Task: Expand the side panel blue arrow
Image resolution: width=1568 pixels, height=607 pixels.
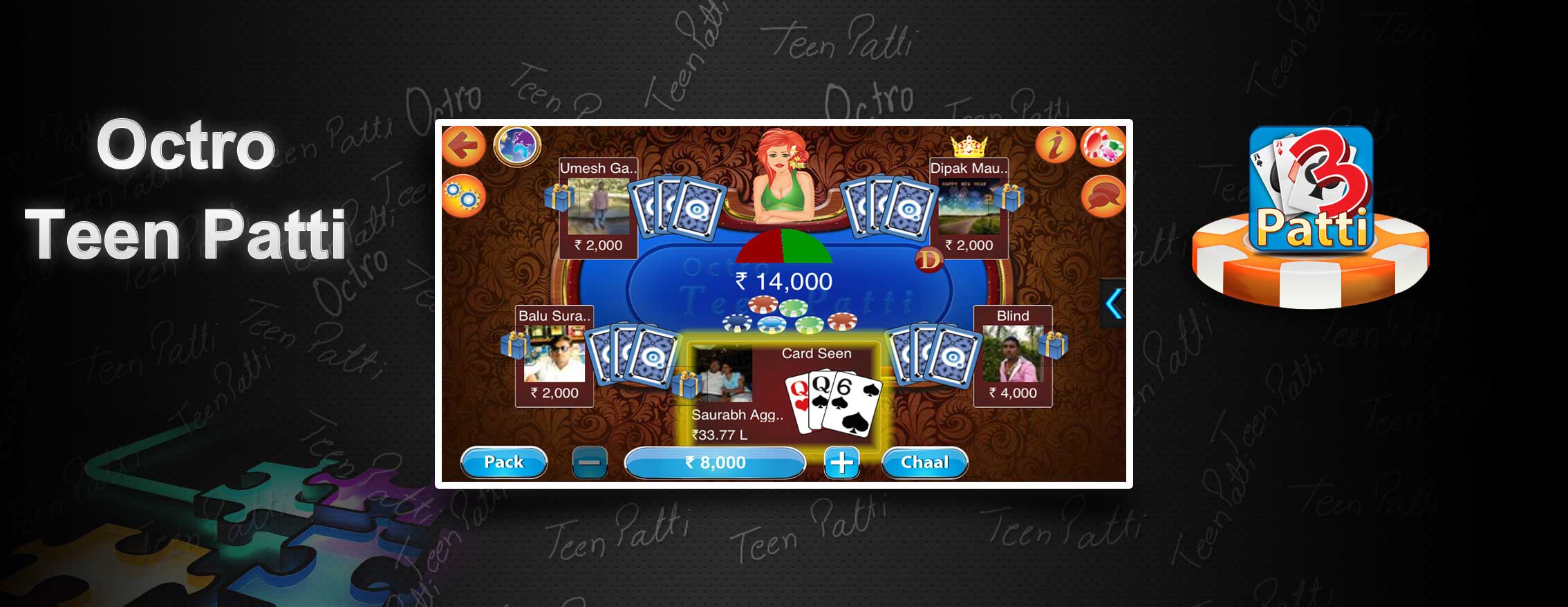Action: (1113, 303)
